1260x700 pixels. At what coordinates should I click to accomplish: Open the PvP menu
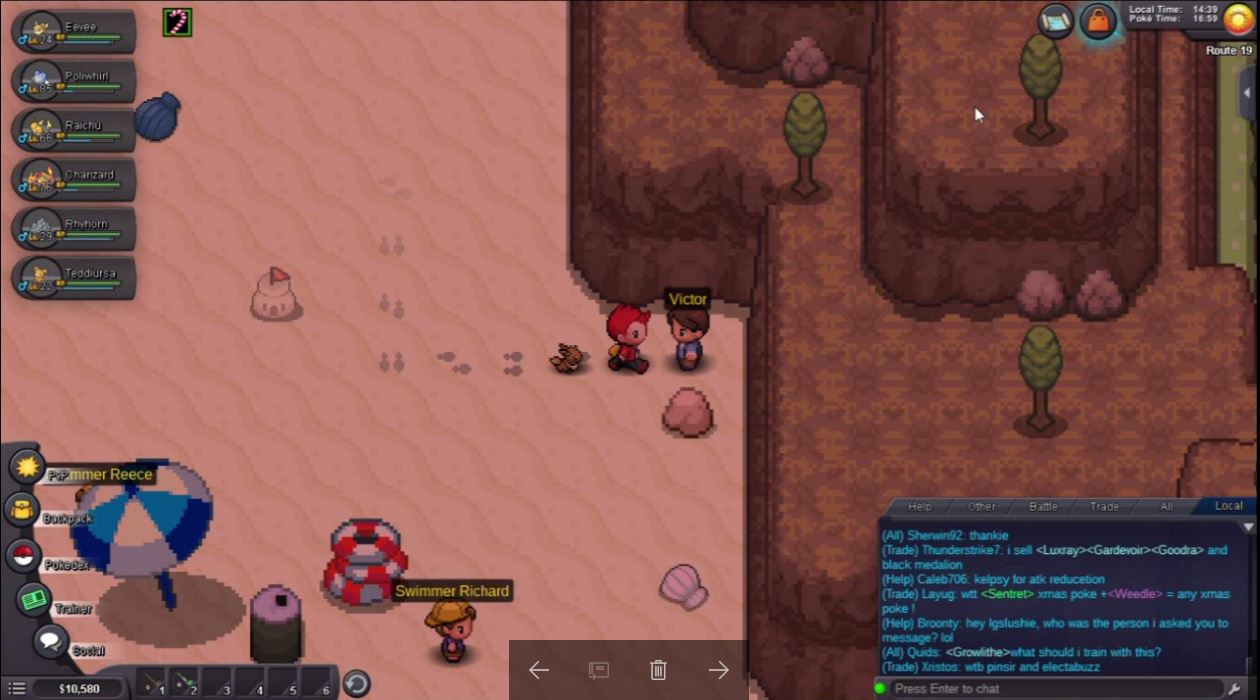tap(26, 466)
